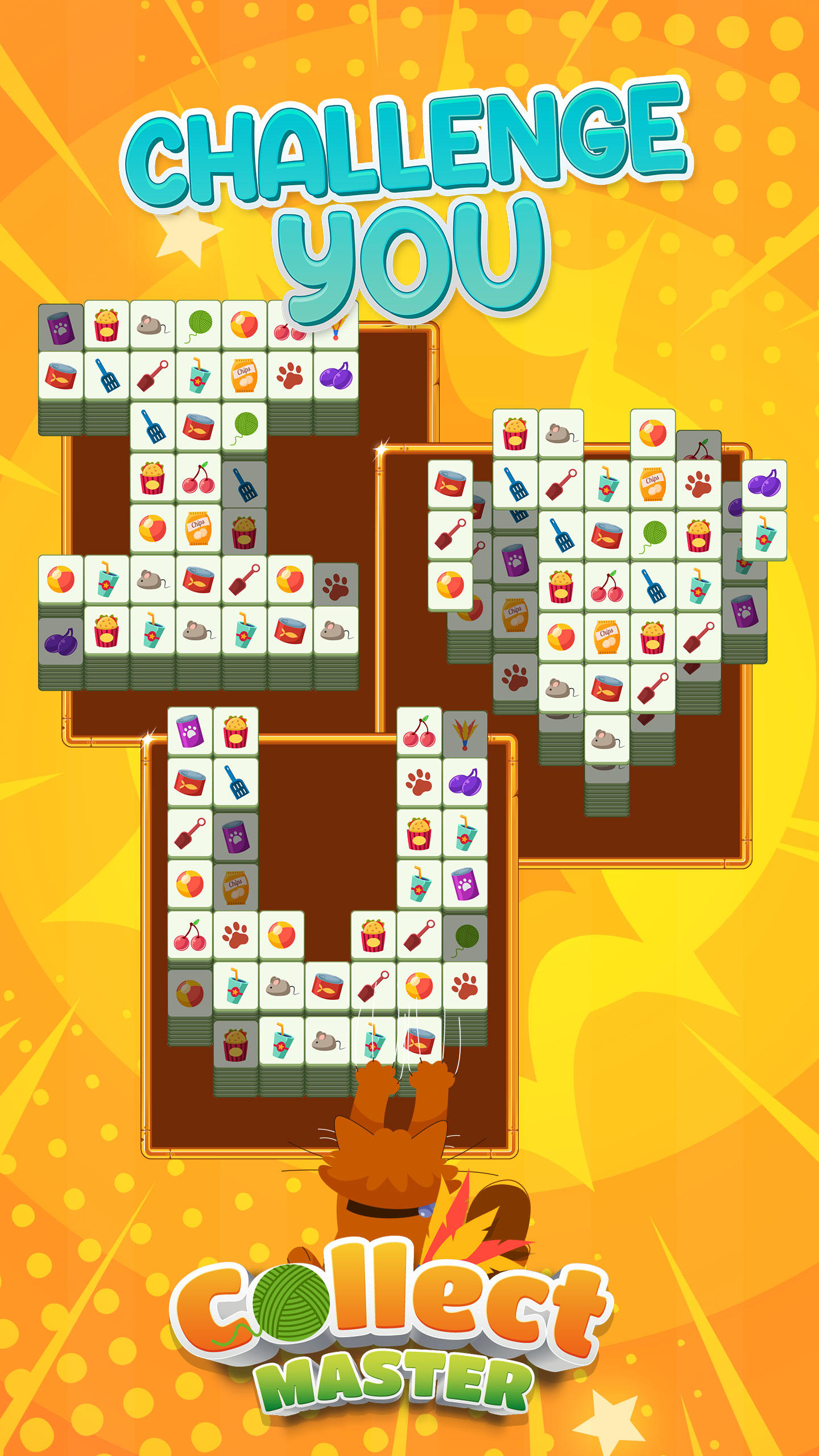Select a fish can tile
This screenshot has height=1456, width=819.
59,375
